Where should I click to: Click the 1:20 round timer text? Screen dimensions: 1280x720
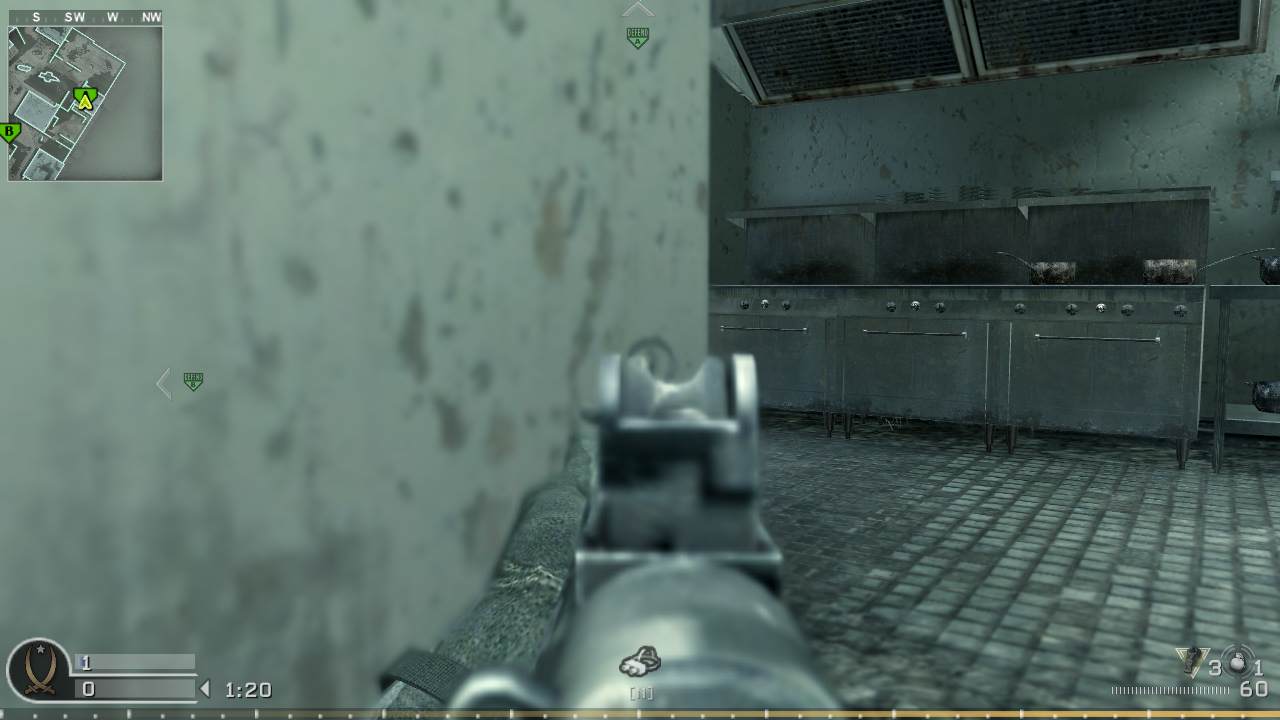pyautogui.click(x=249, y=690)
